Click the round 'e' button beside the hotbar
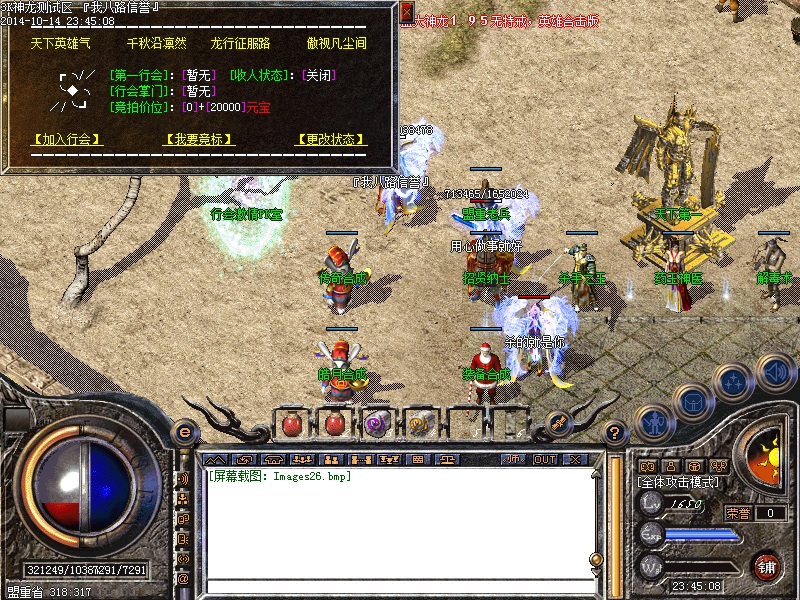The image size is (800, 600). 184,432
